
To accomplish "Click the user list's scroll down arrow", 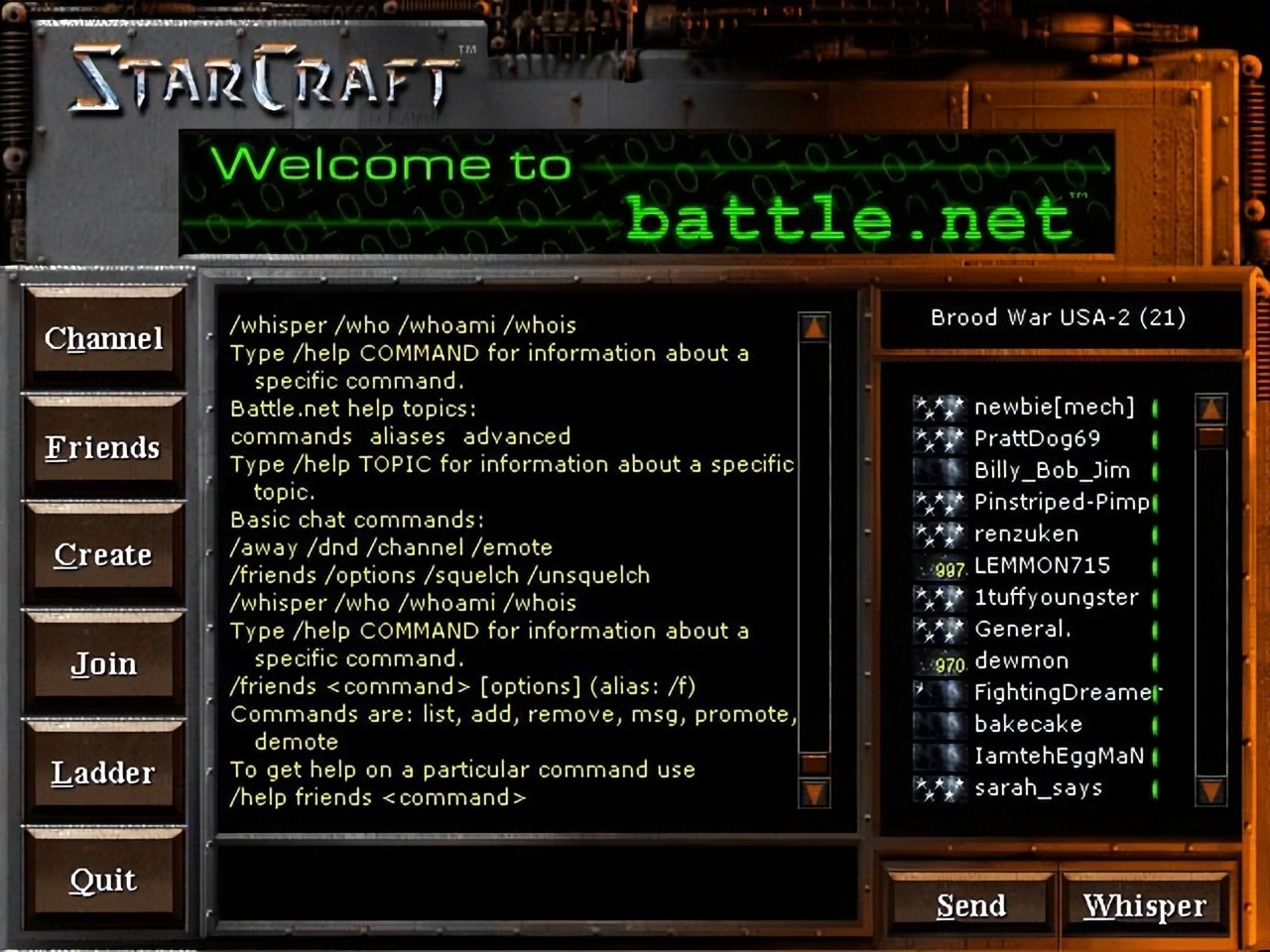I will click(1211, 789).
